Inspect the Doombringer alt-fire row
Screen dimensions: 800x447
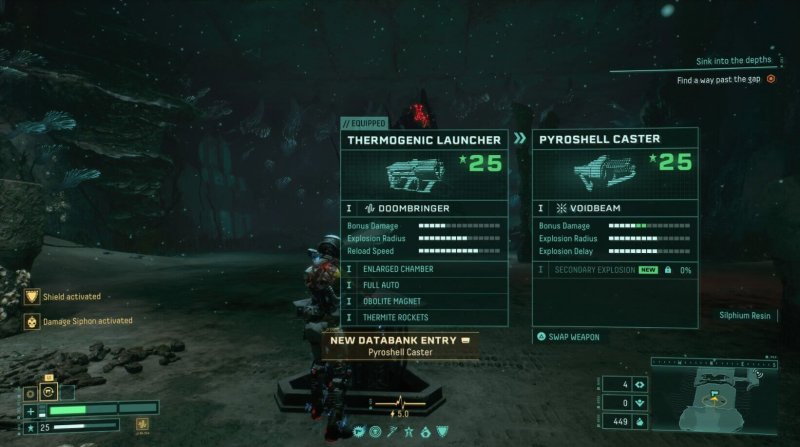(423, 208)
